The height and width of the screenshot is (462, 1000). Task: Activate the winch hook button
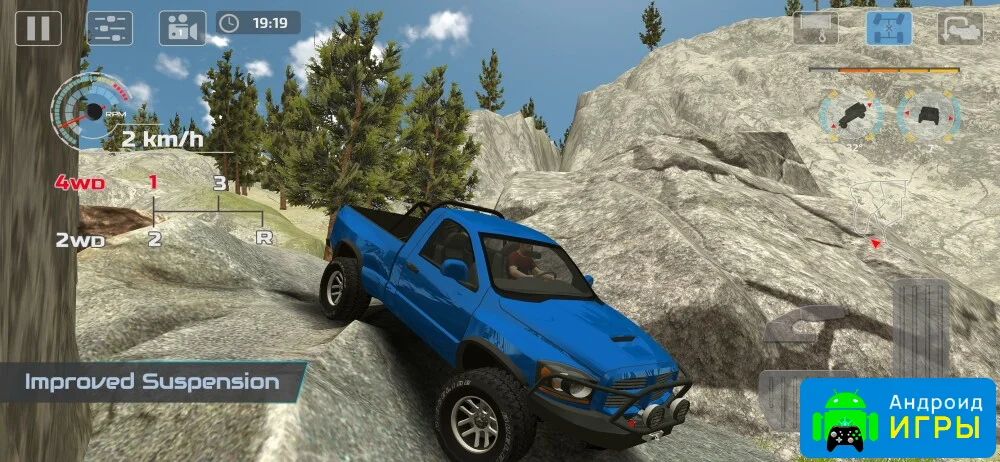click(x=815, y=27)
